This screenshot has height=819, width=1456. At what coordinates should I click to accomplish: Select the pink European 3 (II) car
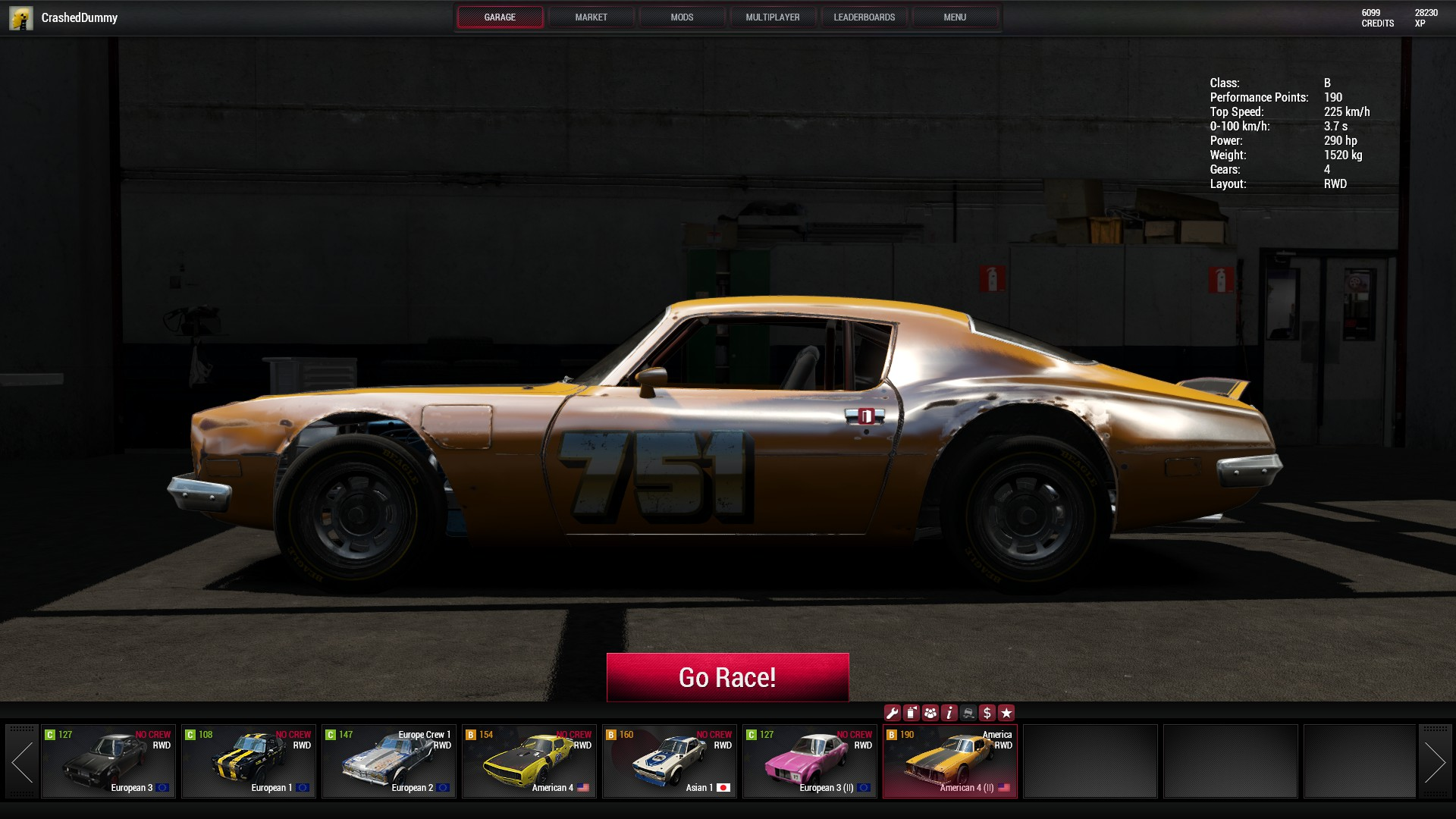coord(810,761)
